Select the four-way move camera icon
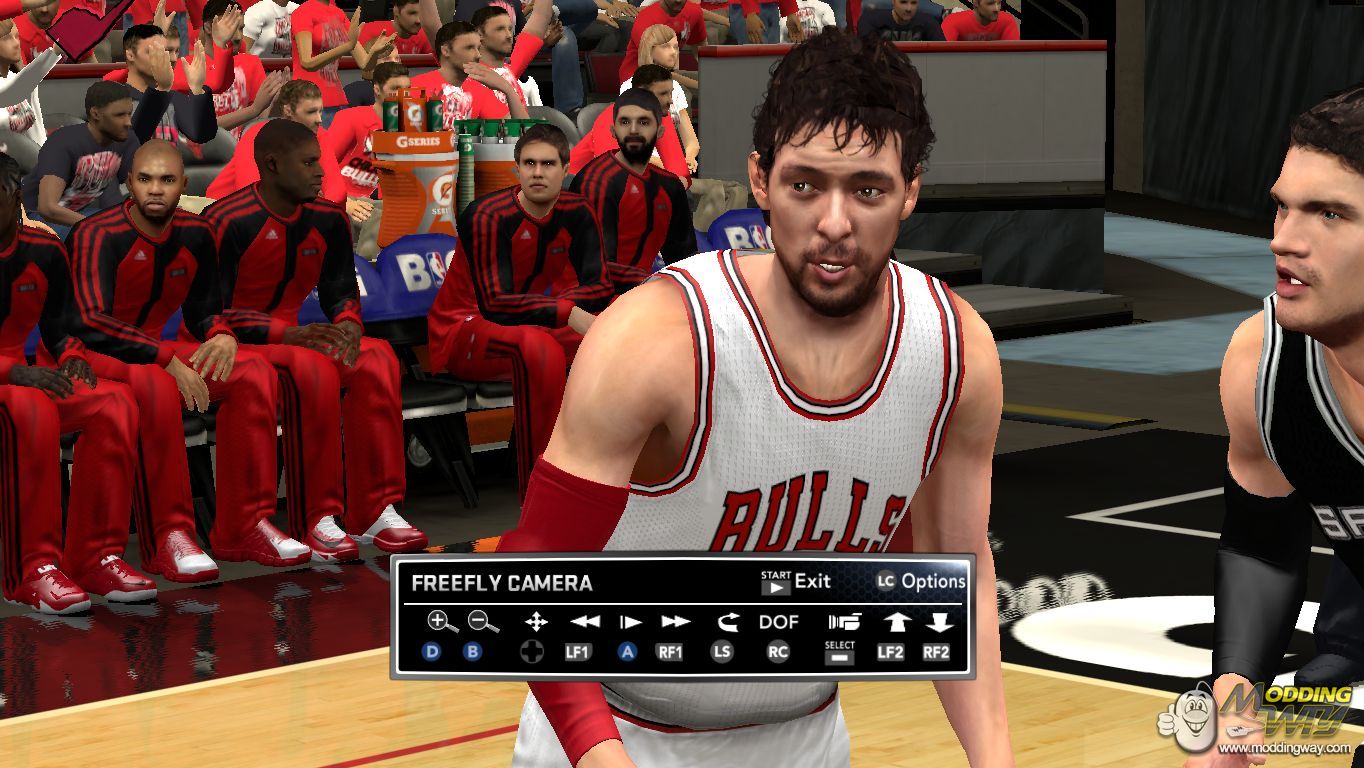Screen dimensions: 1364x768 pyautogui.click(x=536, y=622)
